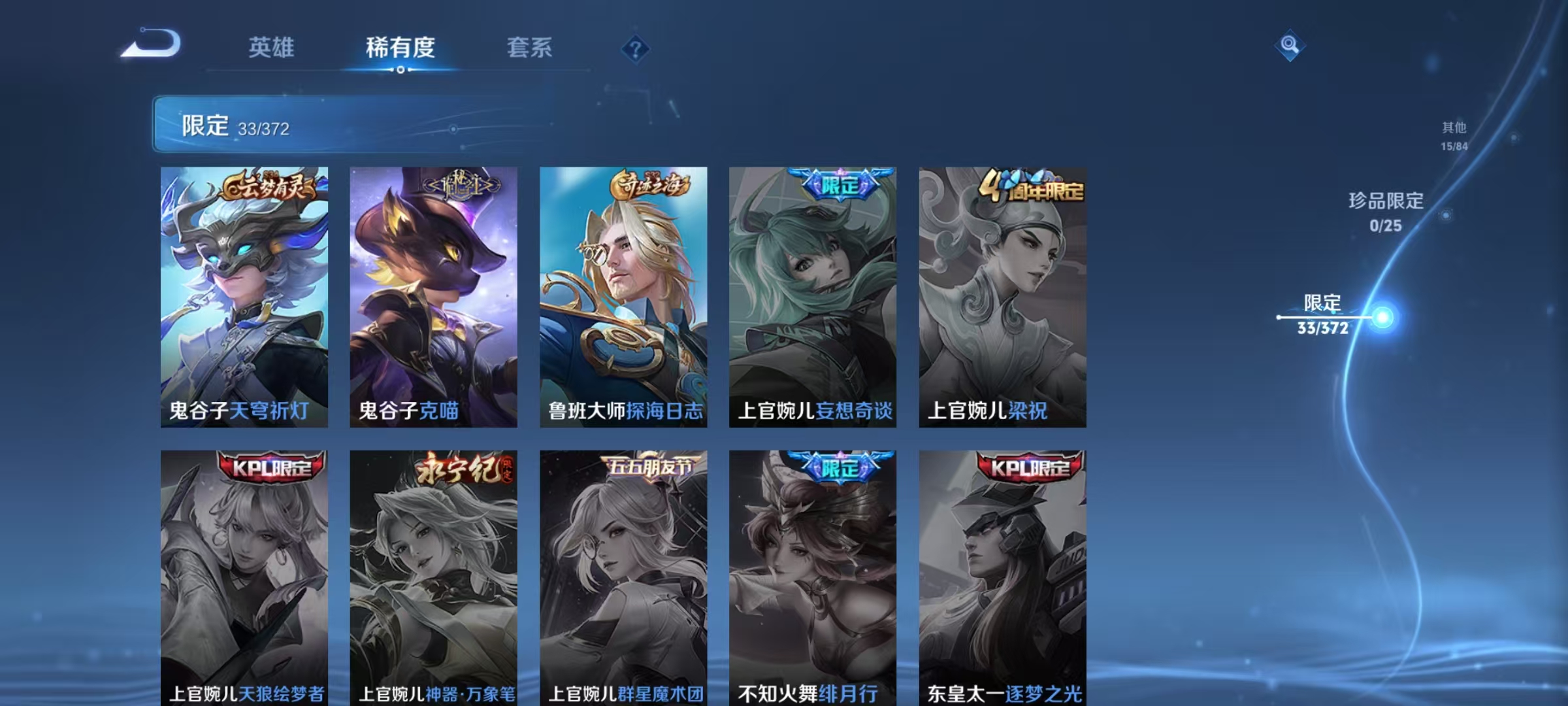View the 上官婉儿妄想奇谈 skin
1568x706 pixels.
tap(810, 294)
